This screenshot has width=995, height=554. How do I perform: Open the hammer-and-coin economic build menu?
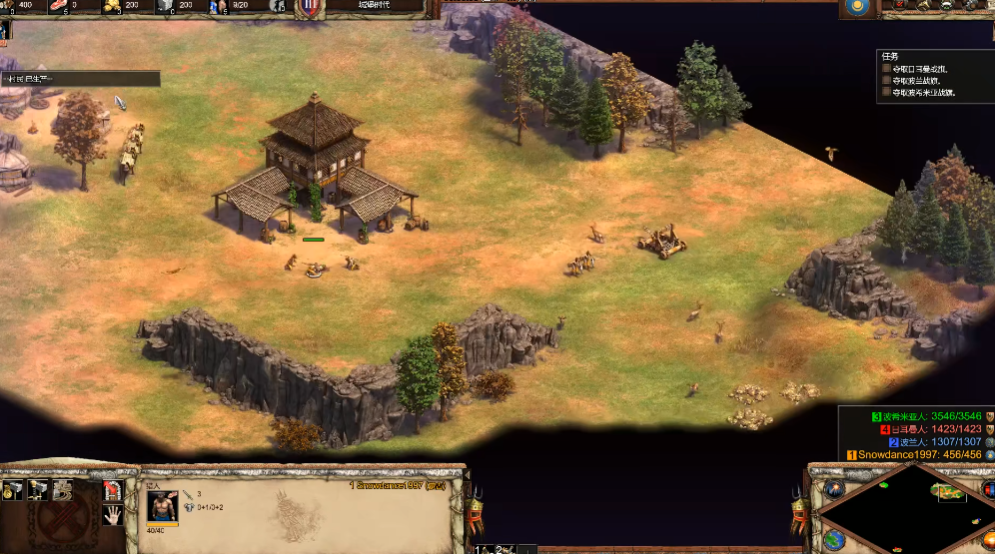click(14, 490)
